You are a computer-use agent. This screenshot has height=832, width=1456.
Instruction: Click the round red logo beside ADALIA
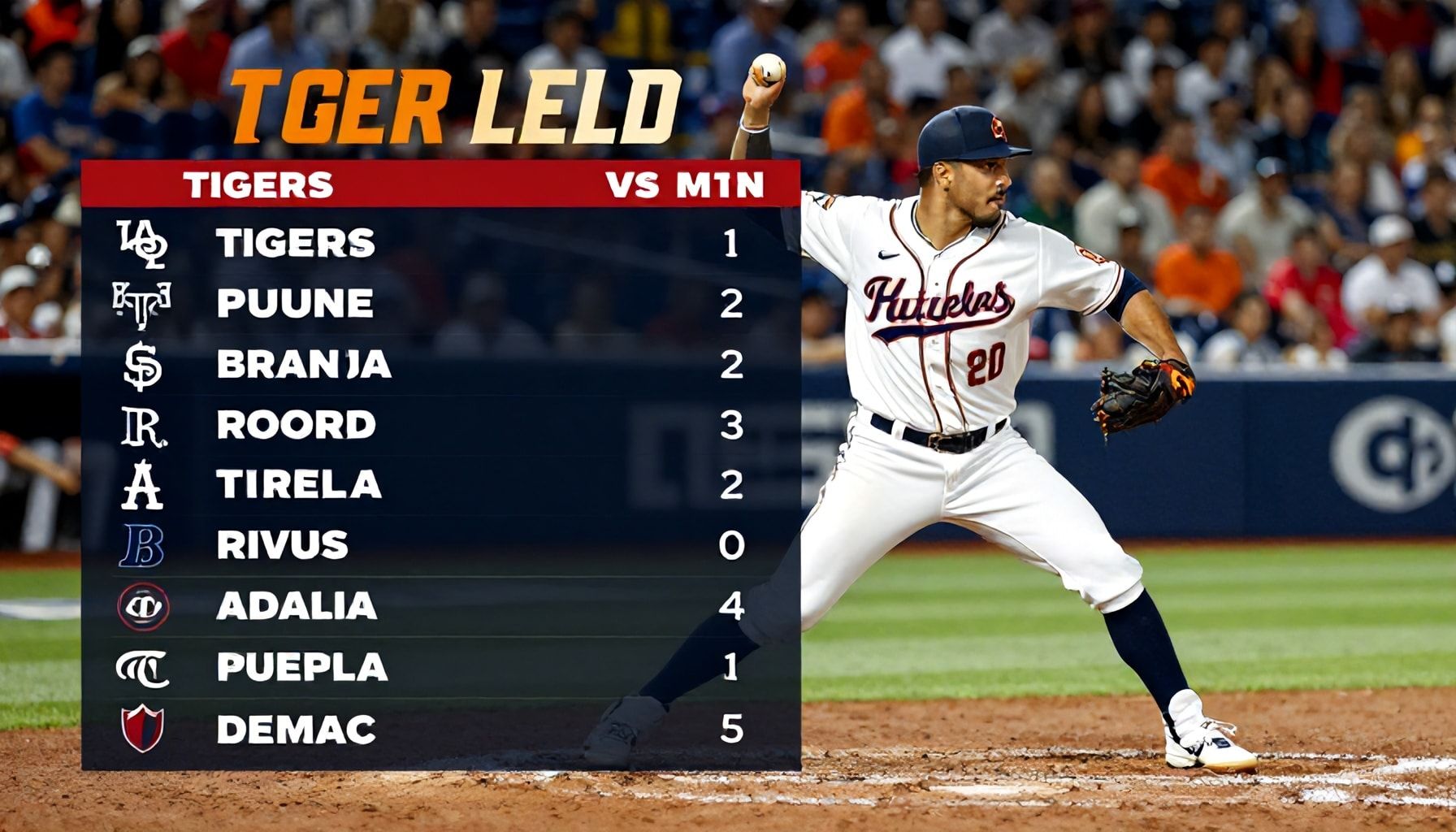tap(144, 607)
